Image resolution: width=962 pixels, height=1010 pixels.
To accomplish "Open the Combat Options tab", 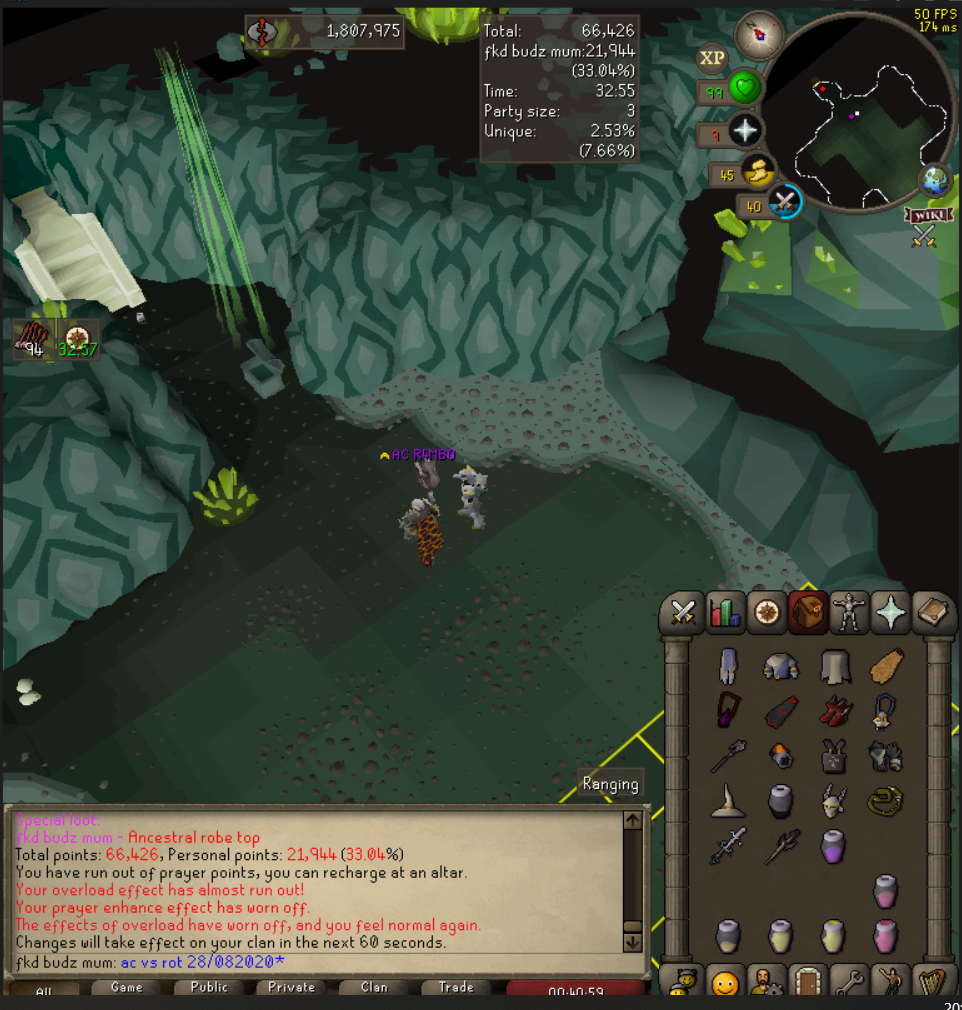I will pyautogui.click(x=684, y=612).
